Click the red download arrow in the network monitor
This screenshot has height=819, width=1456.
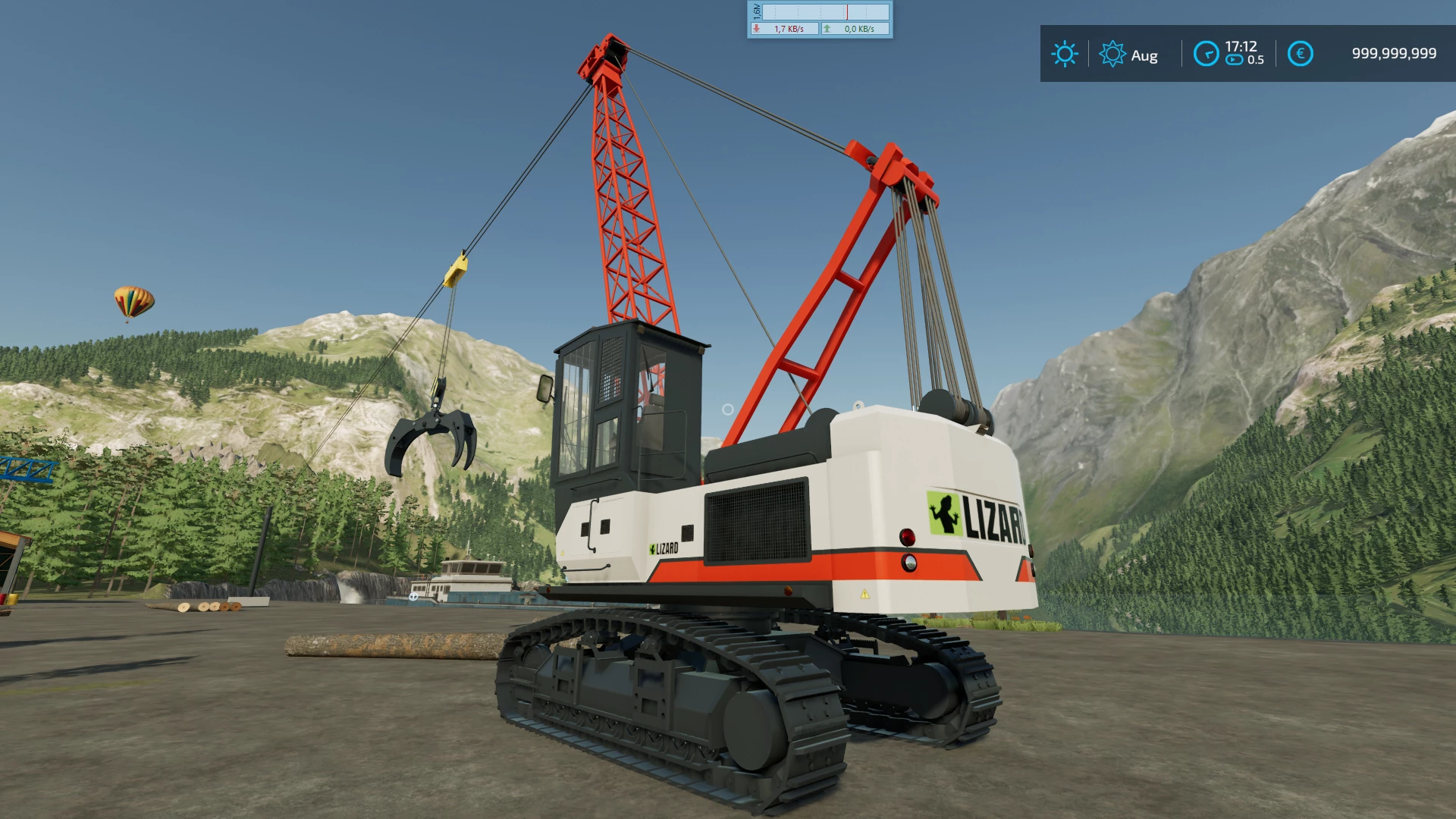click(757, 29)
